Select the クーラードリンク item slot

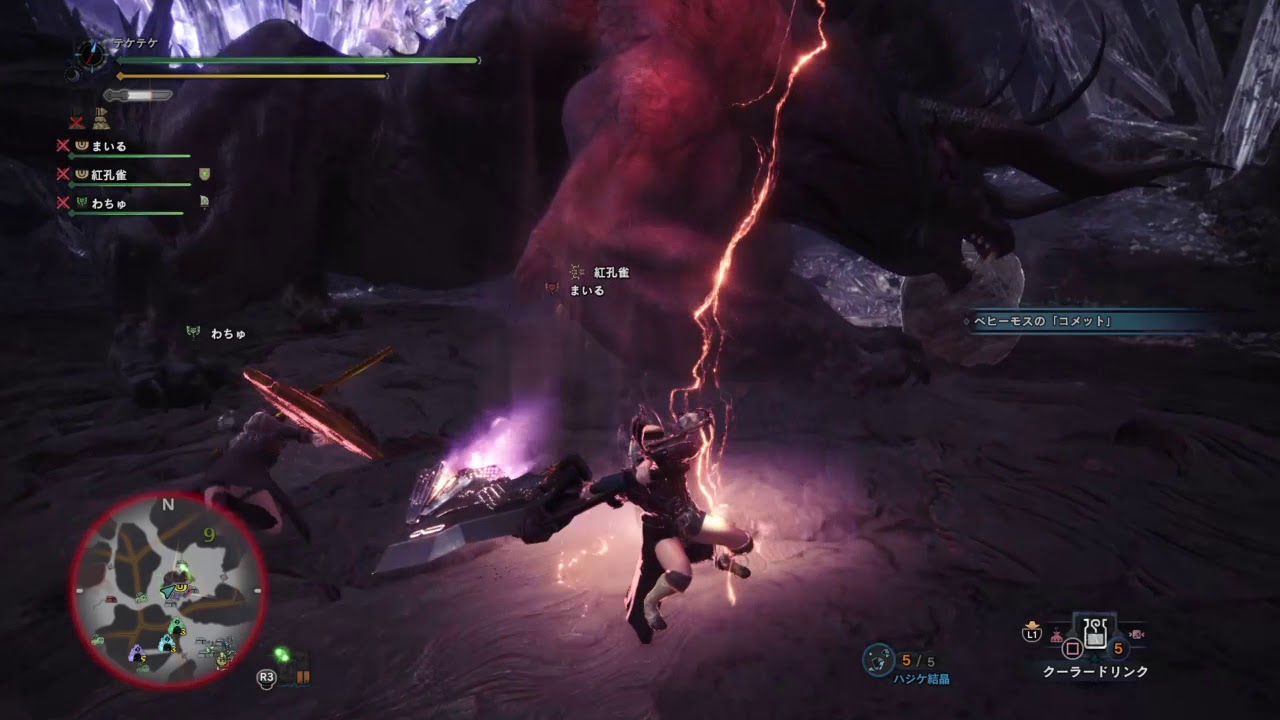1095,633
